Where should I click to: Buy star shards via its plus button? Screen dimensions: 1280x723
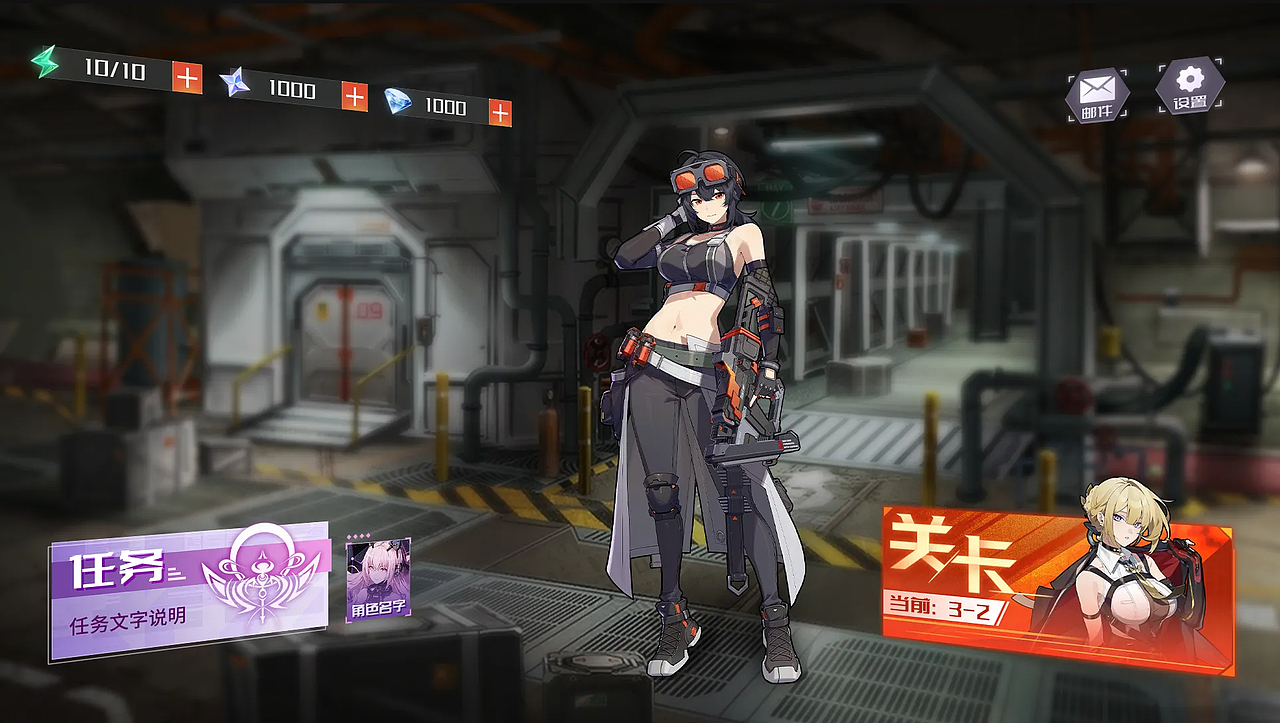[x=353, y=97]
